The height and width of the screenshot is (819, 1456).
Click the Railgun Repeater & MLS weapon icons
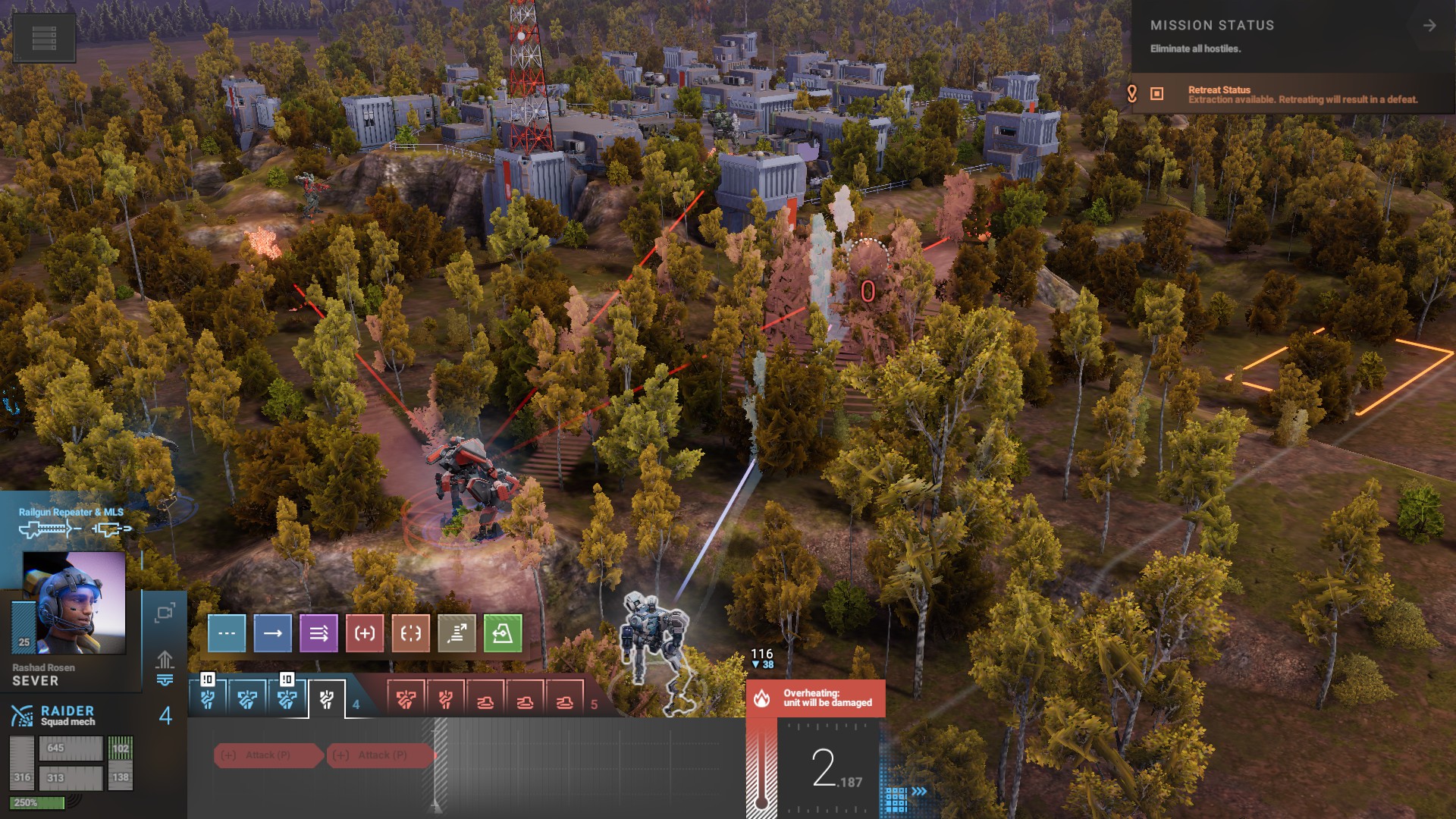(74, 529)
